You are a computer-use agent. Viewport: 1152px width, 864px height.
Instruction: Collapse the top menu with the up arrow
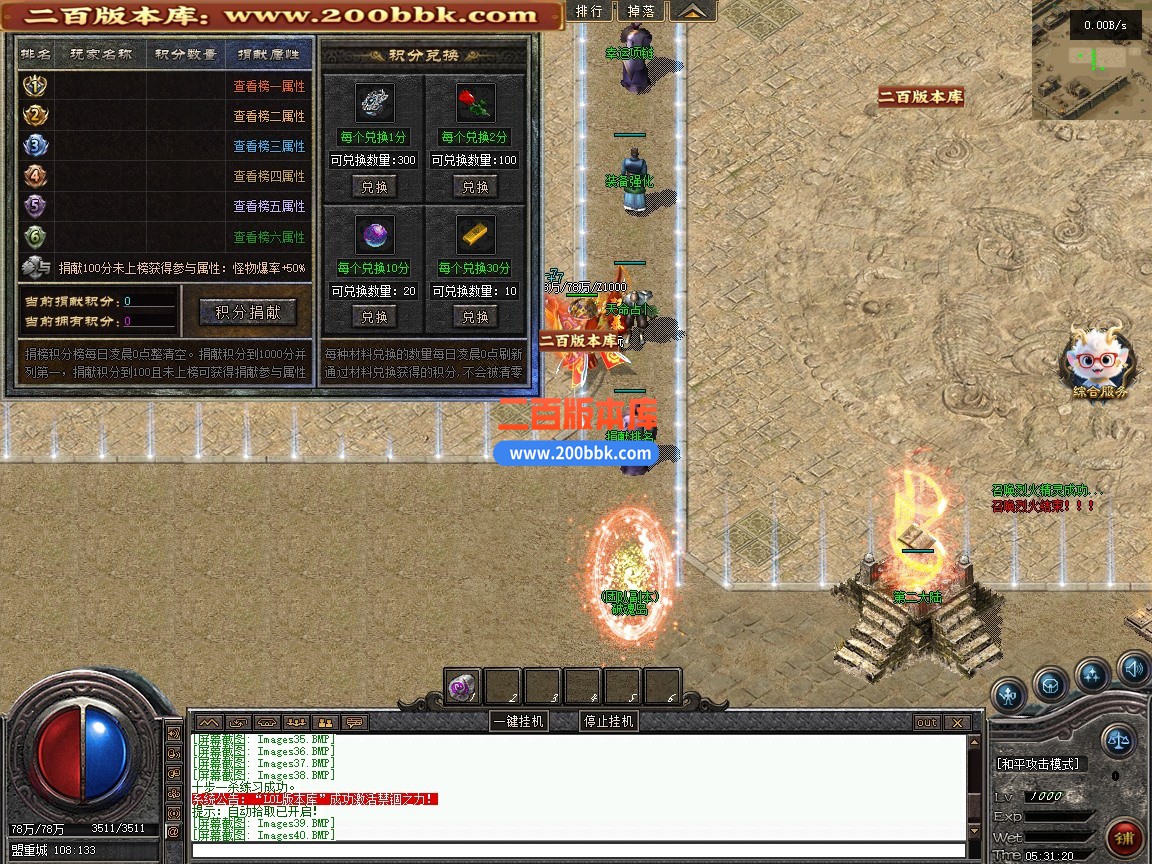(692, 11)
